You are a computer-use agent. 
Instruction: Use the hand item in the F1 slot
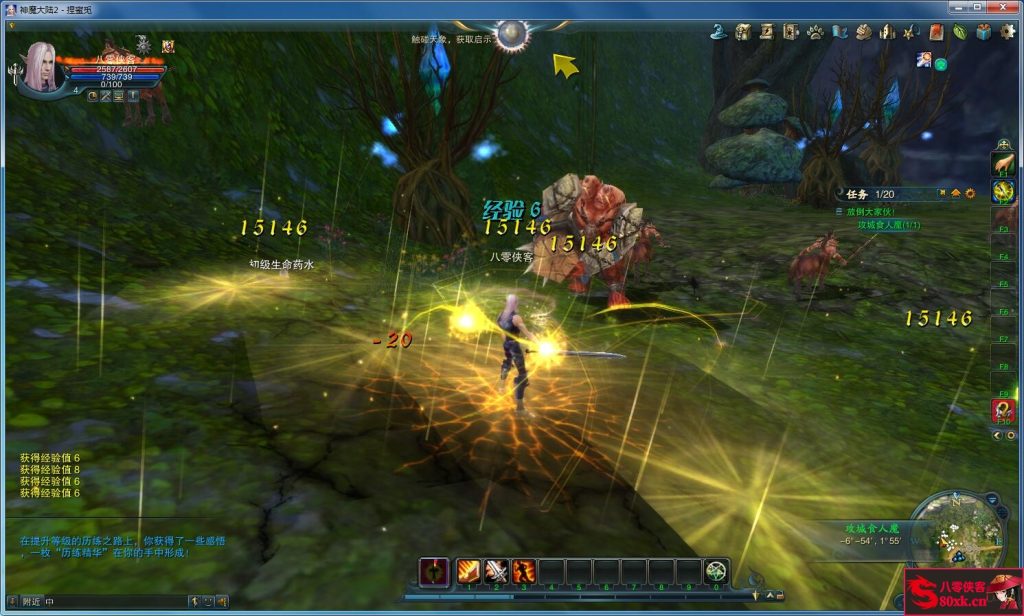1003,164
